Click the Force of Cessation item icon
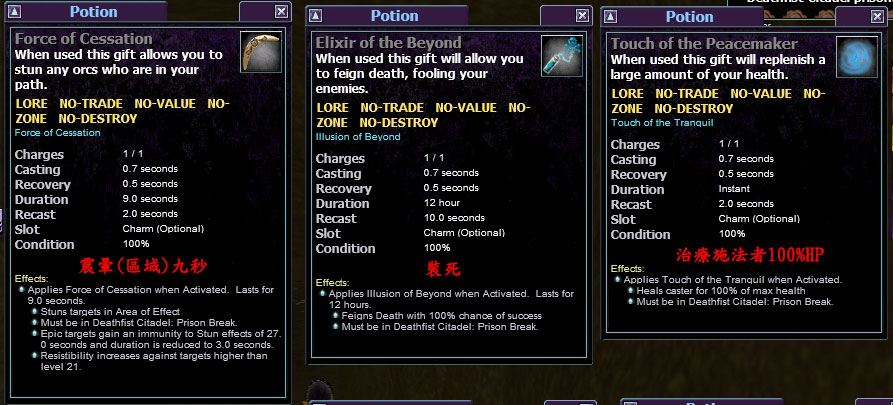893x405 pixels. (x=261, y=52)
